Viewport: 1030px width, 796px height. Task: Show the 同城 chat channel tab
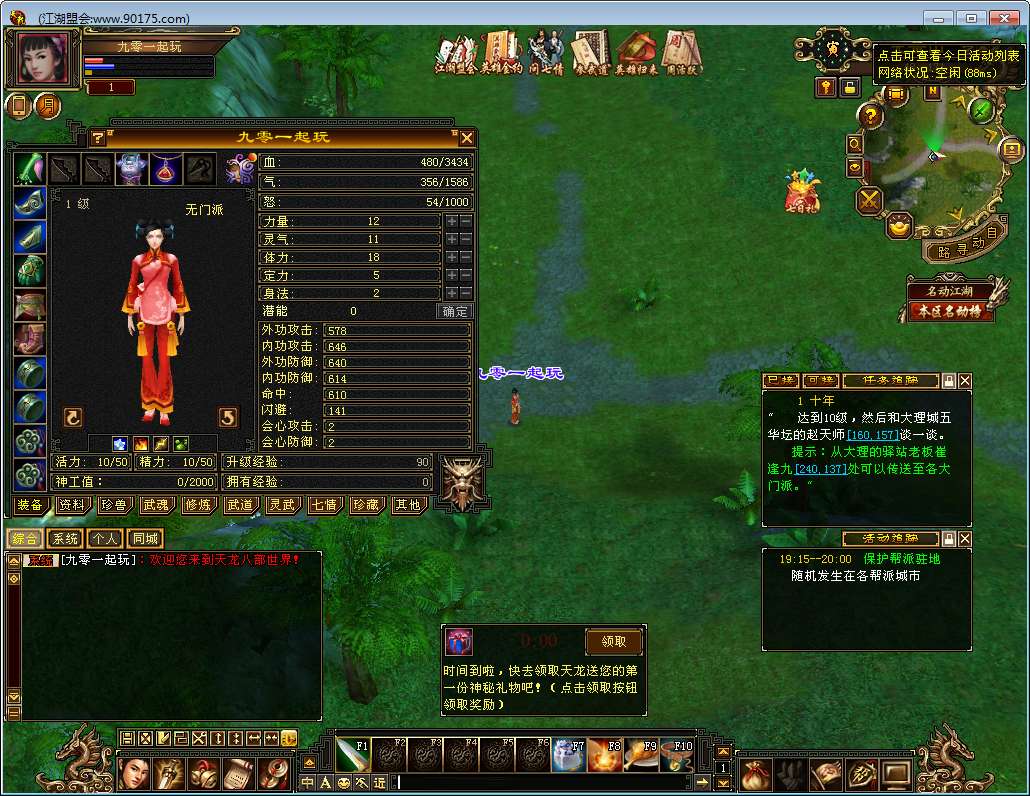[x=145, y=539]
